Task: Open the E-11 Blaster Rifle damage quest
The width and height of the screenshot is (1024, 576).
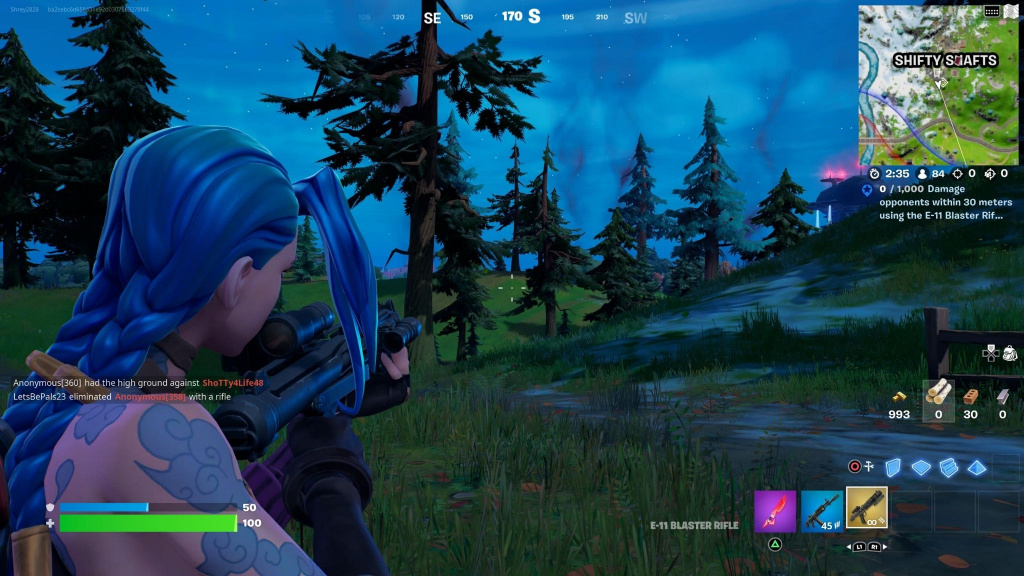Action: point(942,201)
